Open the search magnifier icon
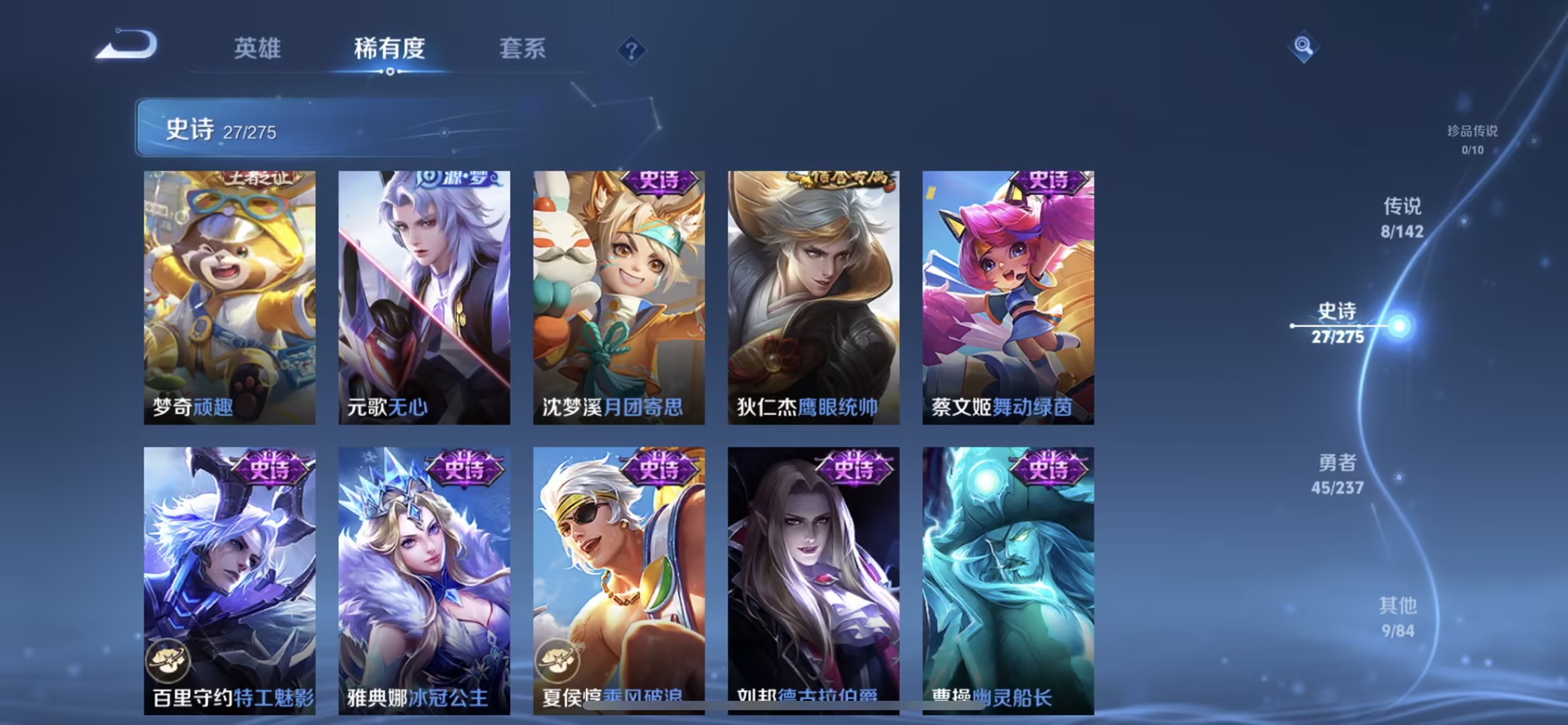This screenshot has height=725, width=1568. pos(1304,46)
